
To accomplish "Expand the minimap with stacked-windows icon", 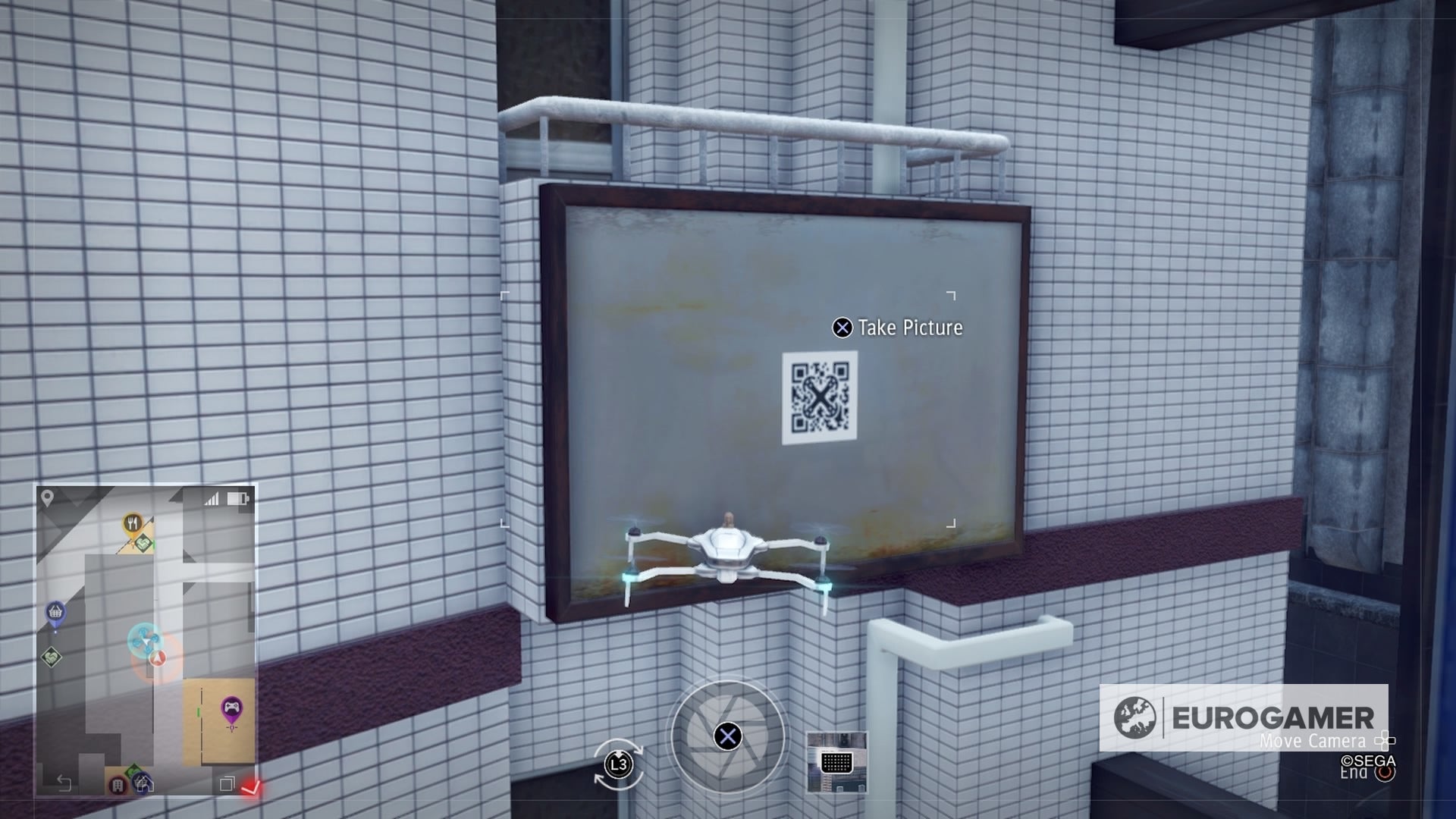I will (228, 785).
